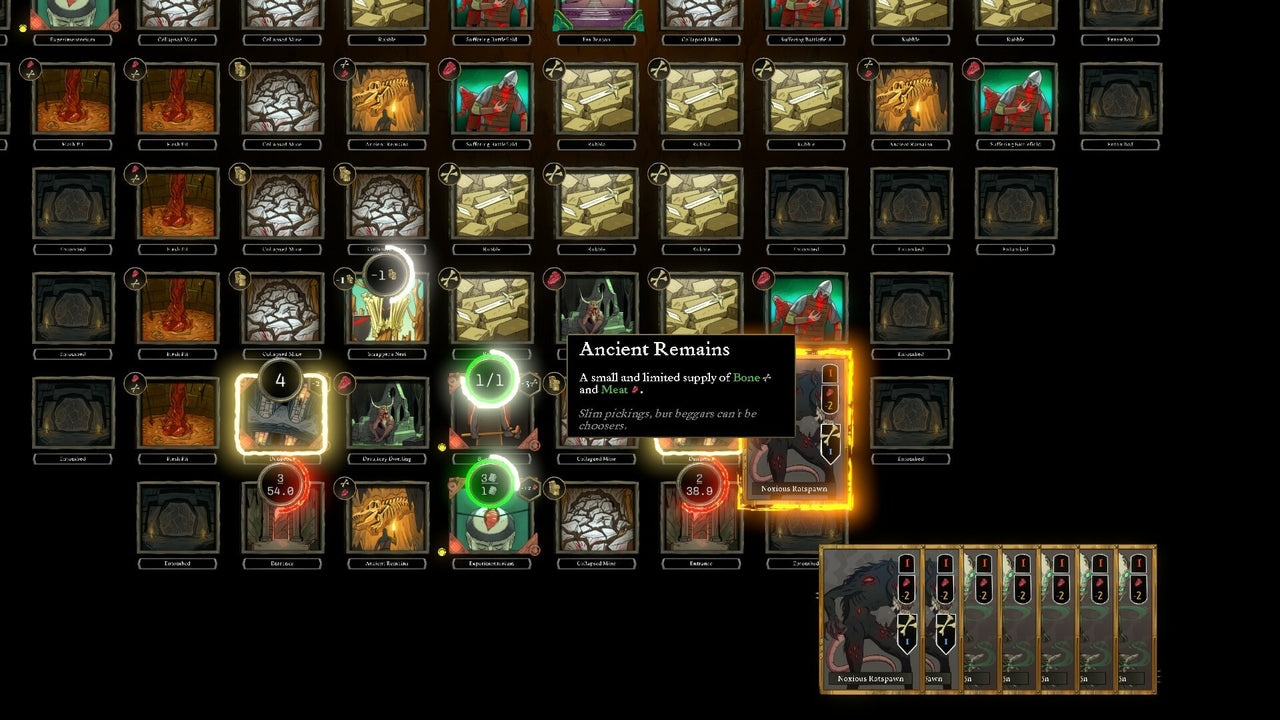Click the gold tower icon left of the tooltip
The width and height of the screenshot is (1280, 720).
pyautogui.click(x=556, y=385)
